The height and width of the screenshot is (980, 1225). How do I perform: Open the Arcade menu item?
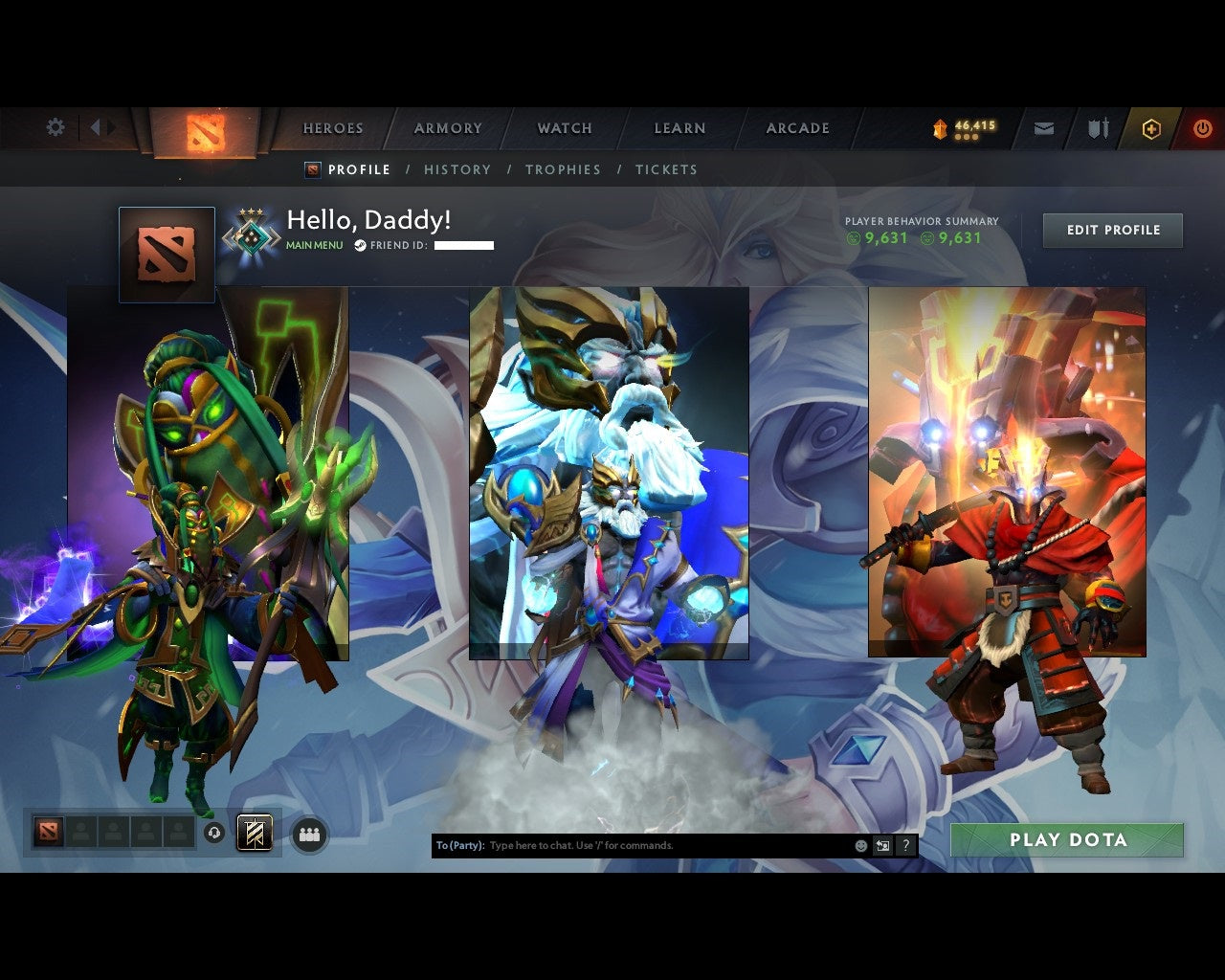click(x=797, y=127)
